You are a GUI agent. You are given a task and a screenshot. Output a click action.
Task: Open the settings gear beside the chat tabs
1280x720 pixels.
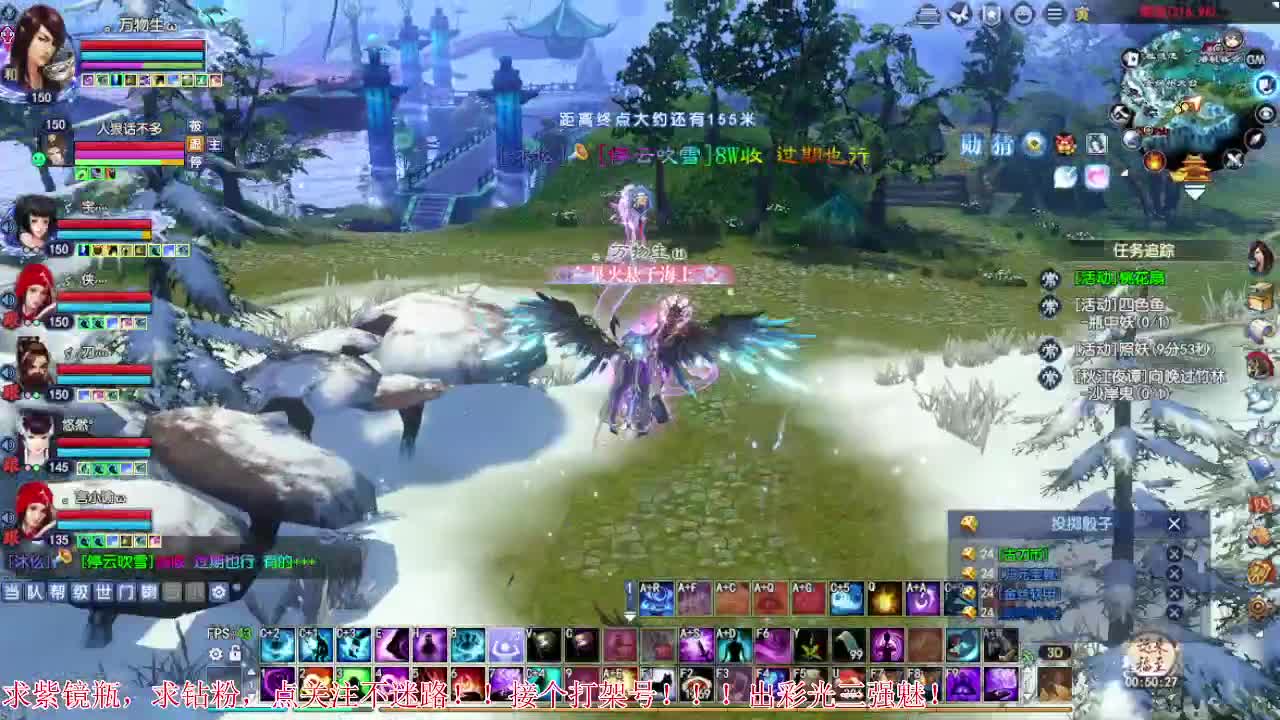tap(218, 592)
